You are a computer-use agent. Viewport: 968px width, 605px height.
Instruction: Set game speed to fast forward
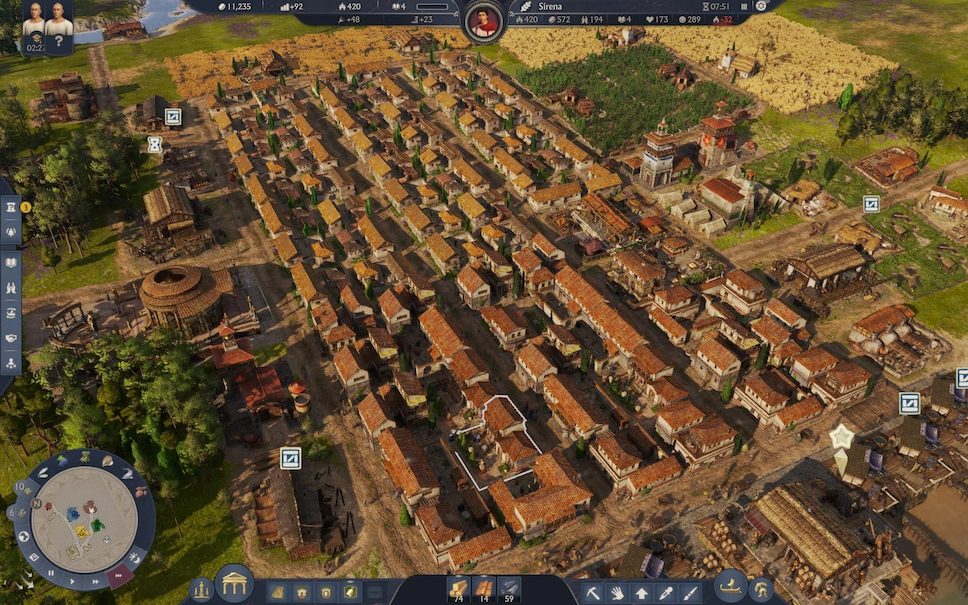tap(96, 579)
